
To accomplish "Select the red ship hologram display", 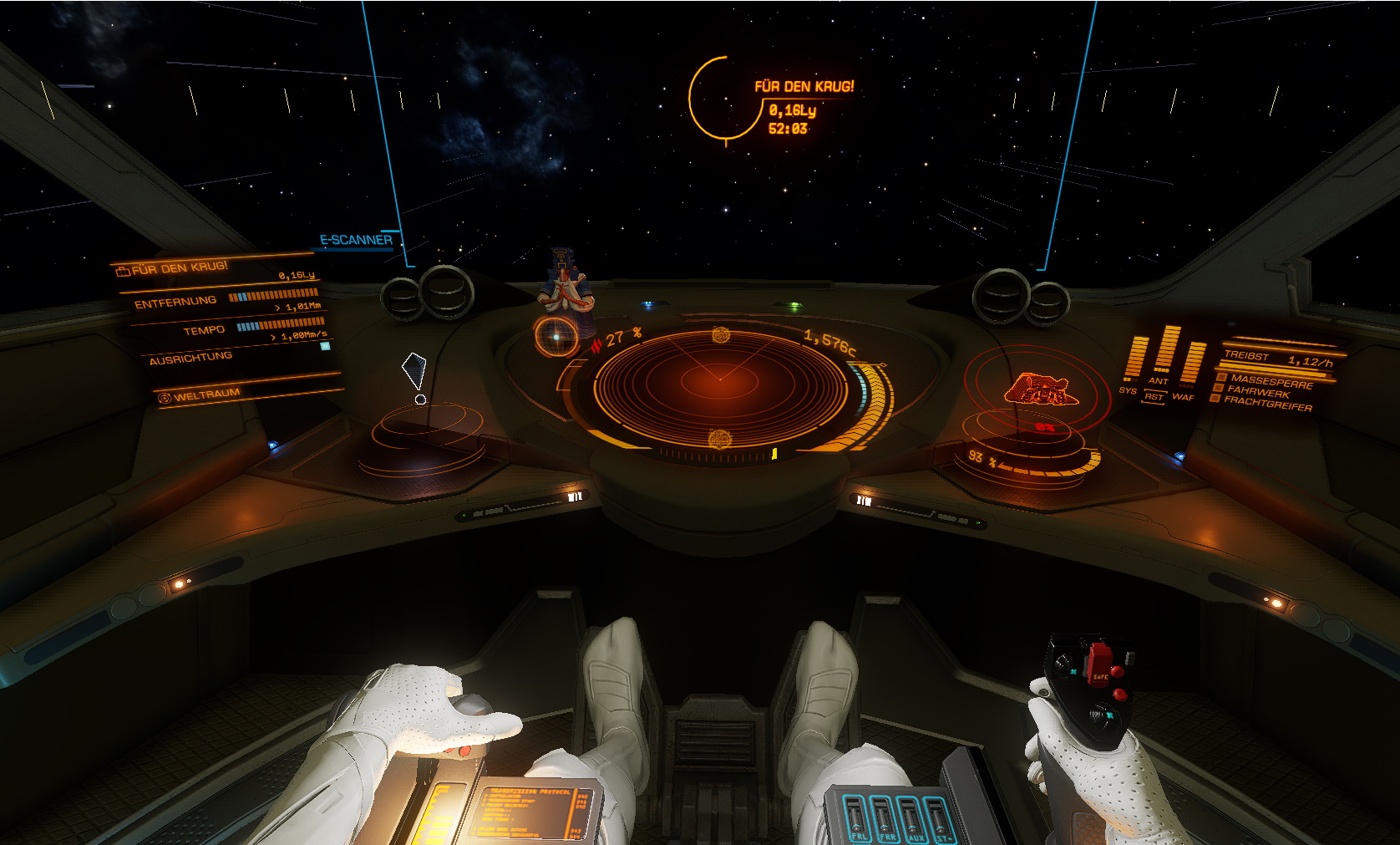I will pos(1041,389).
